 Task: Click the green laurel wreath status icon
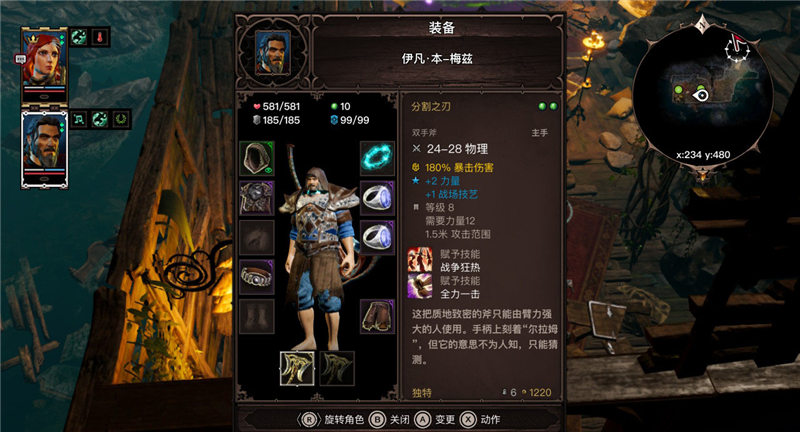122,119
